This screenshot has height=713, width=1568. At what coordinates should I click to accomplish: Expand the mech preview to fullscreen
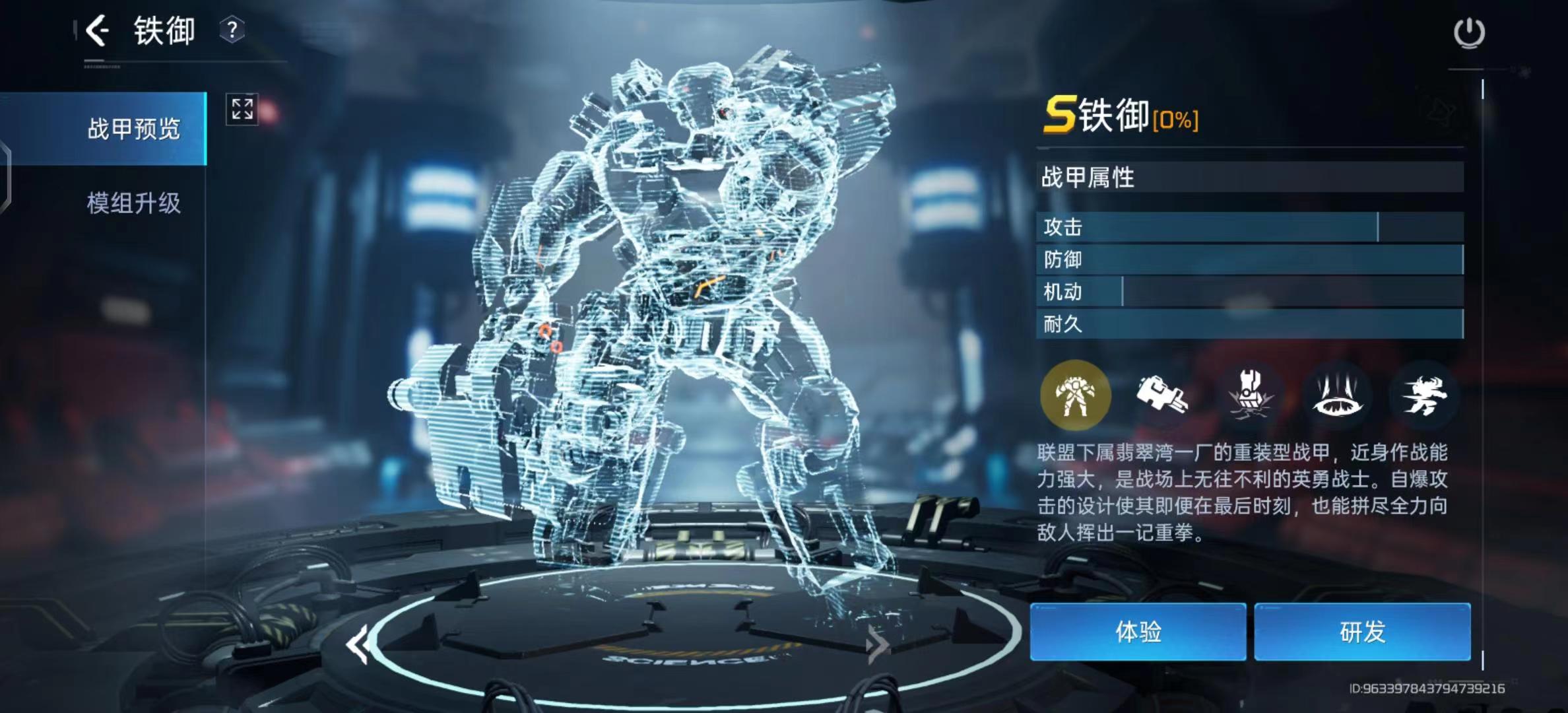242,109
